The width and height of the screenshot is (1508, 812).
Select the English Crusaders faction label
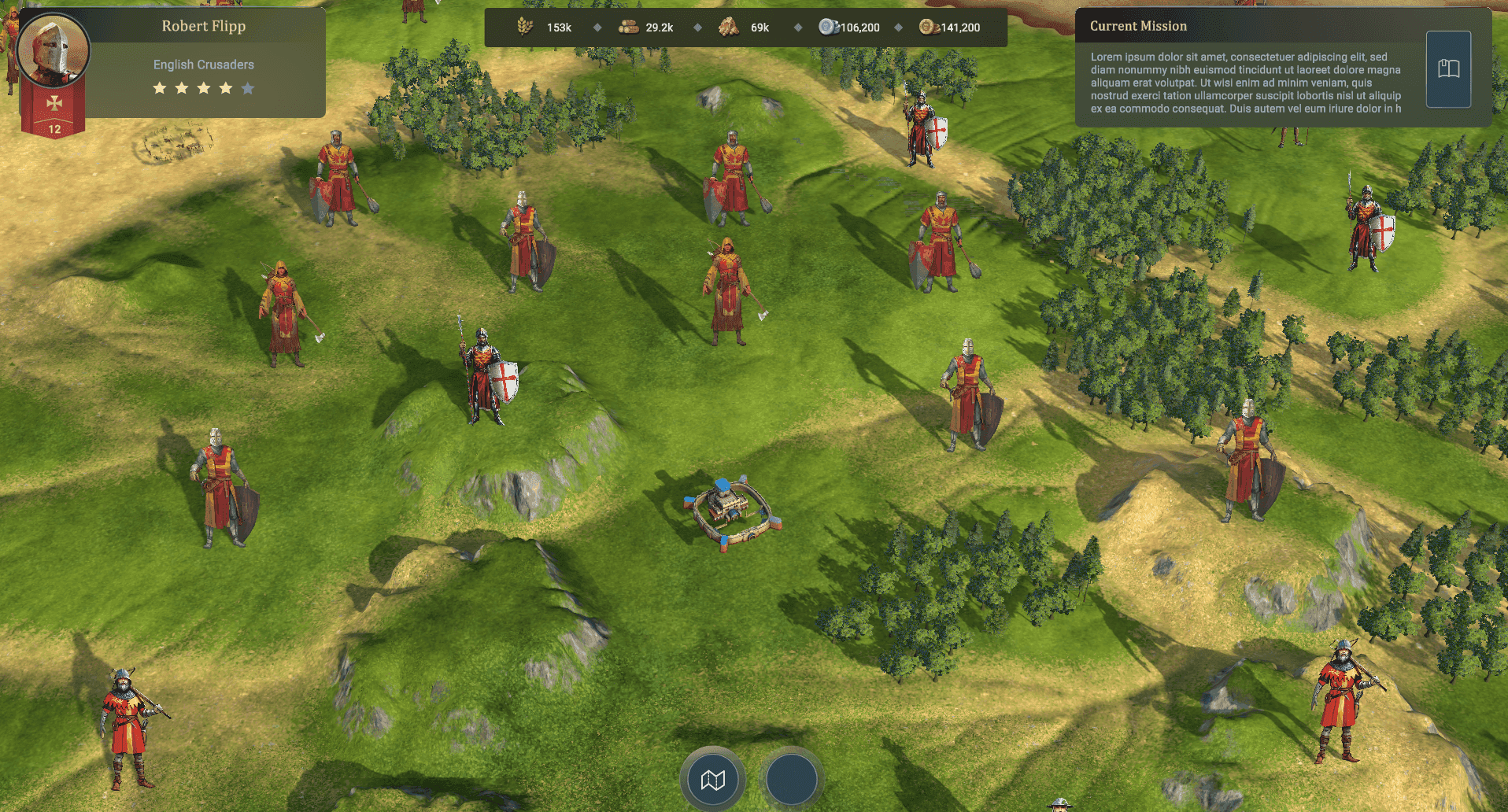(203, 64)
